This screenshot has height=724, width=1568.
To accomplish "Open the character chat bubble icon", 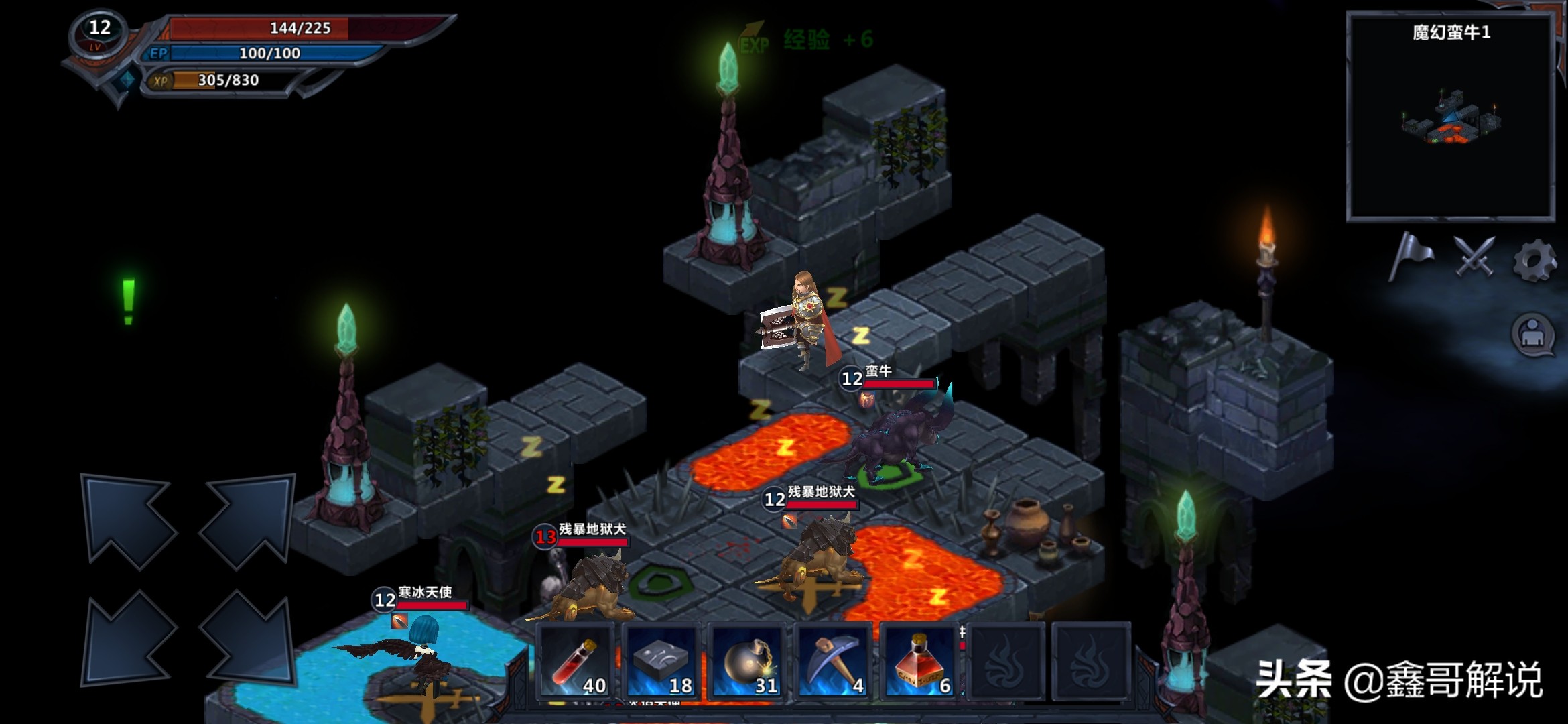I will (x=1532, y=334).
